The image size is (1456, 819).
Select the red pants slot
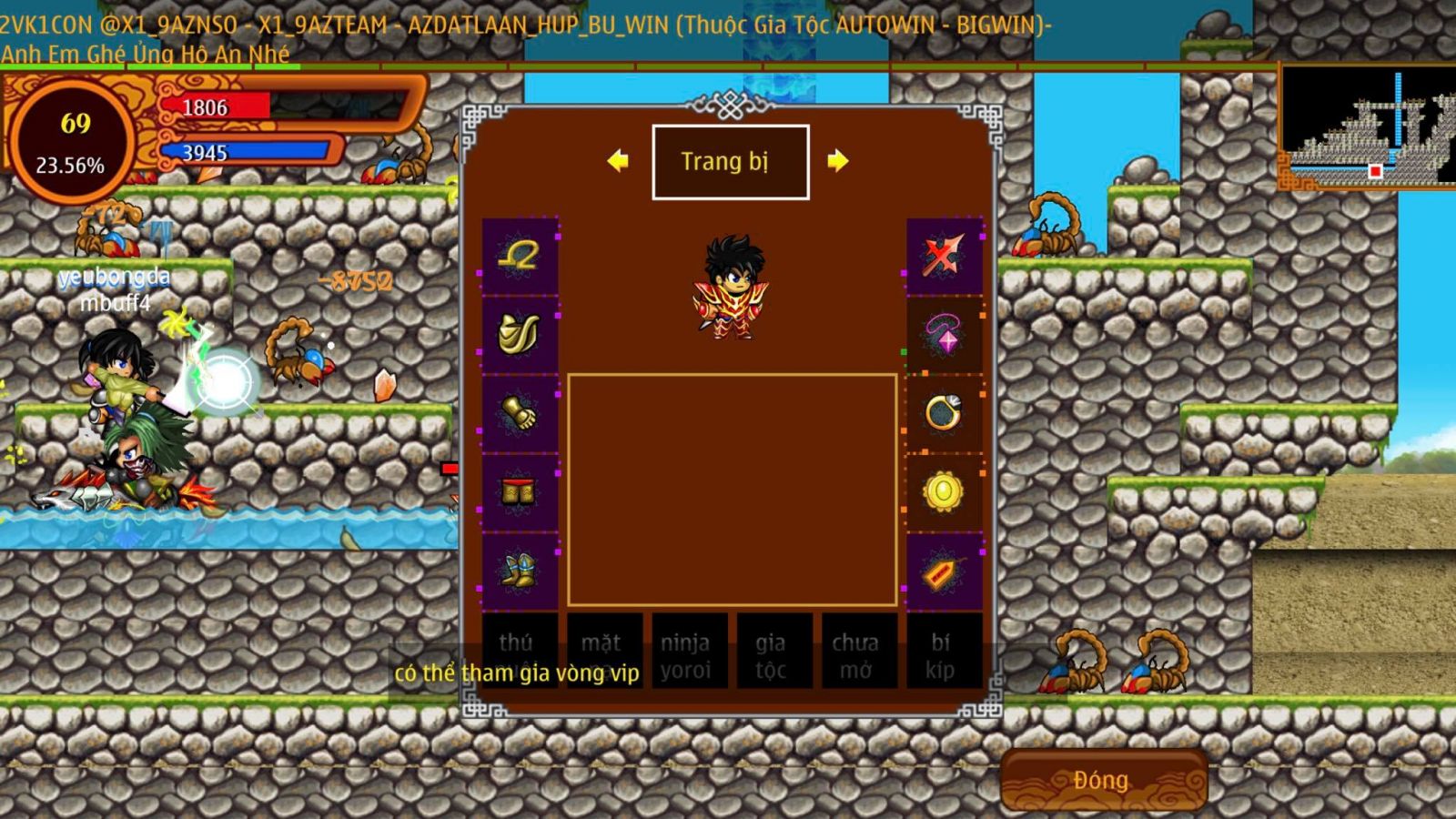pyautogui.click(x=520, y=492)
